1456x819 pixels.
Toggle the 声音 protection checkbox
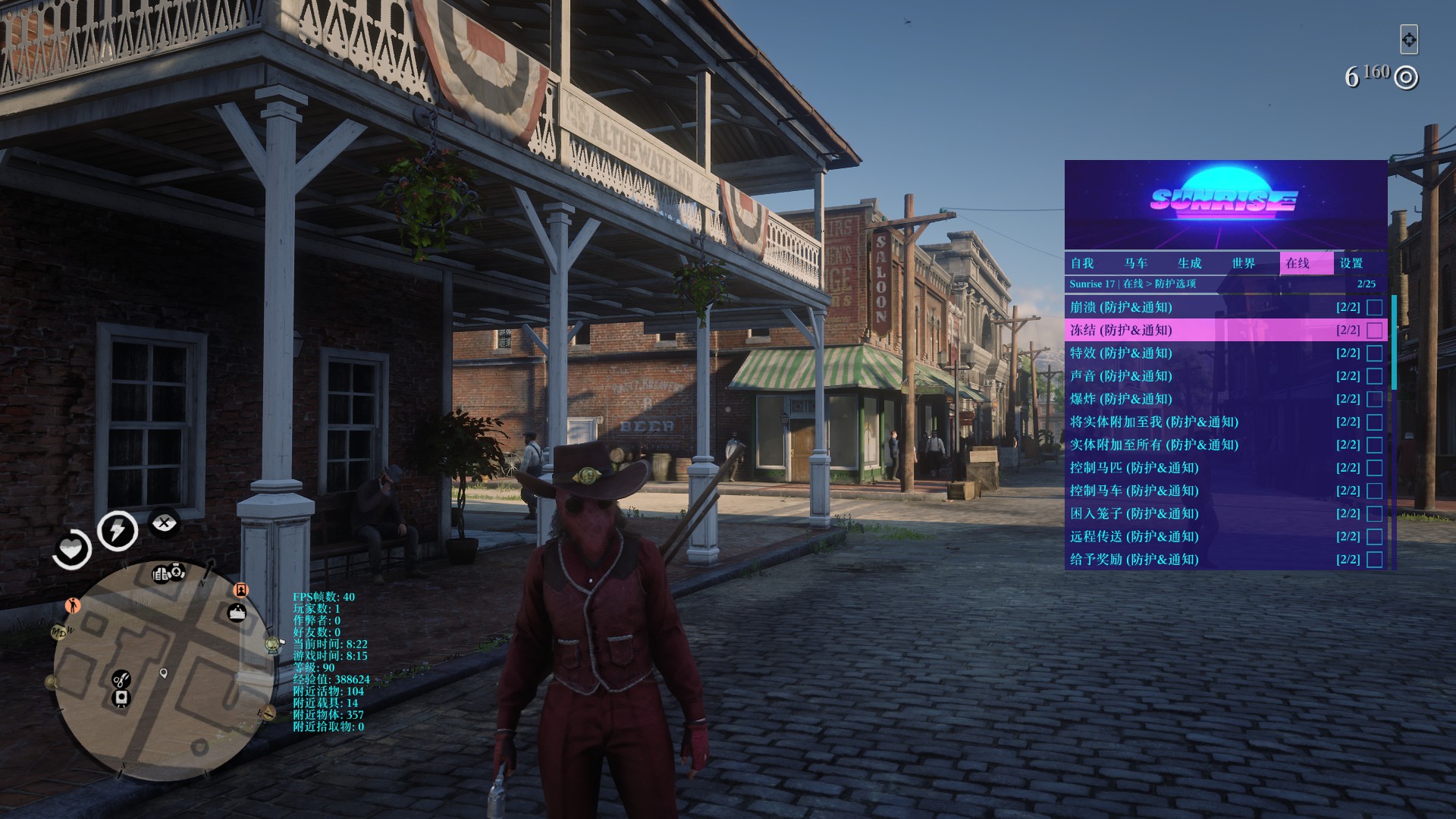click(1374, 376)
